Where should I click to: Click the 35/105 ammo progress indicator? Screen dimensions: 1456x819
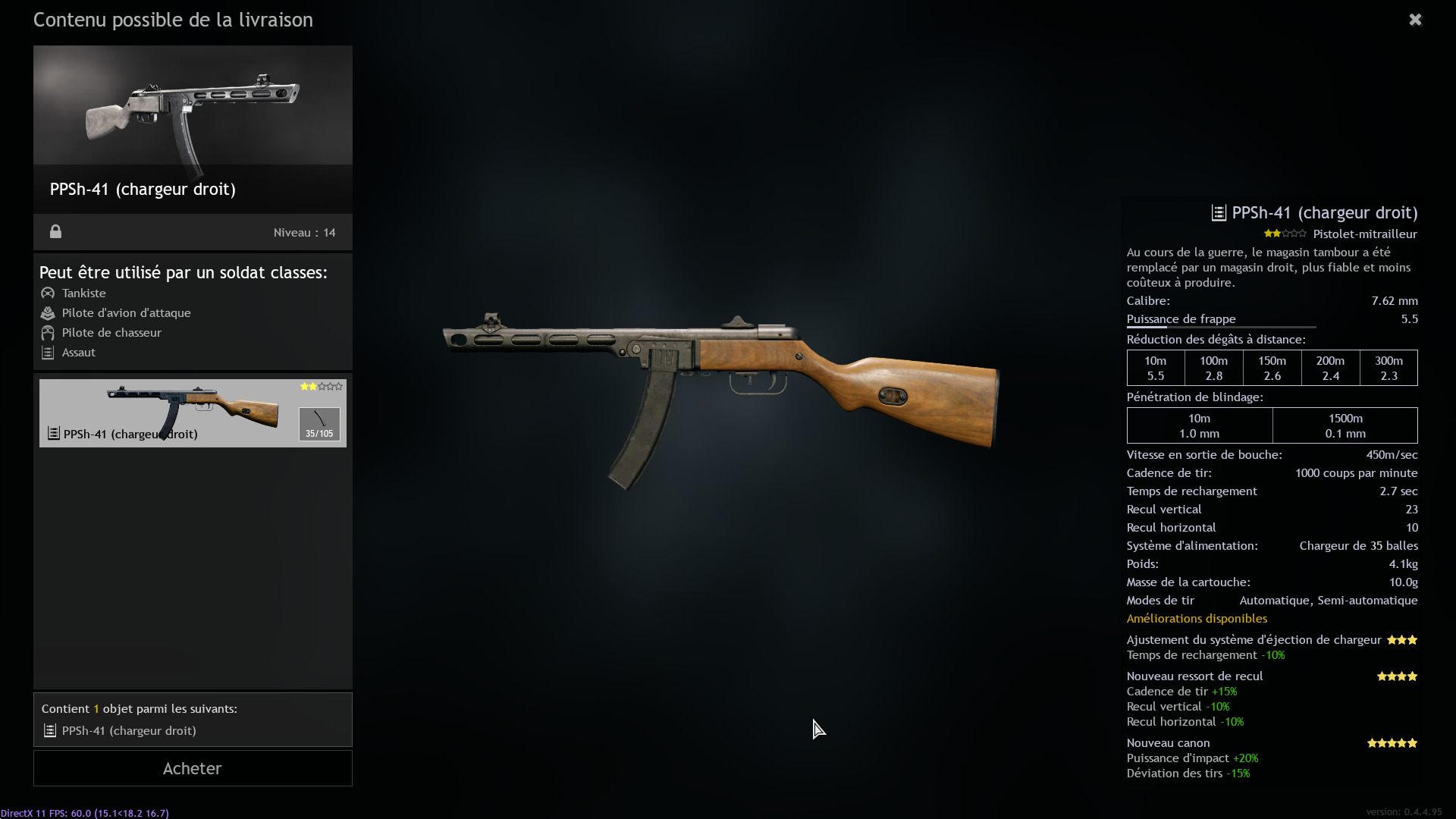[318, 433]
